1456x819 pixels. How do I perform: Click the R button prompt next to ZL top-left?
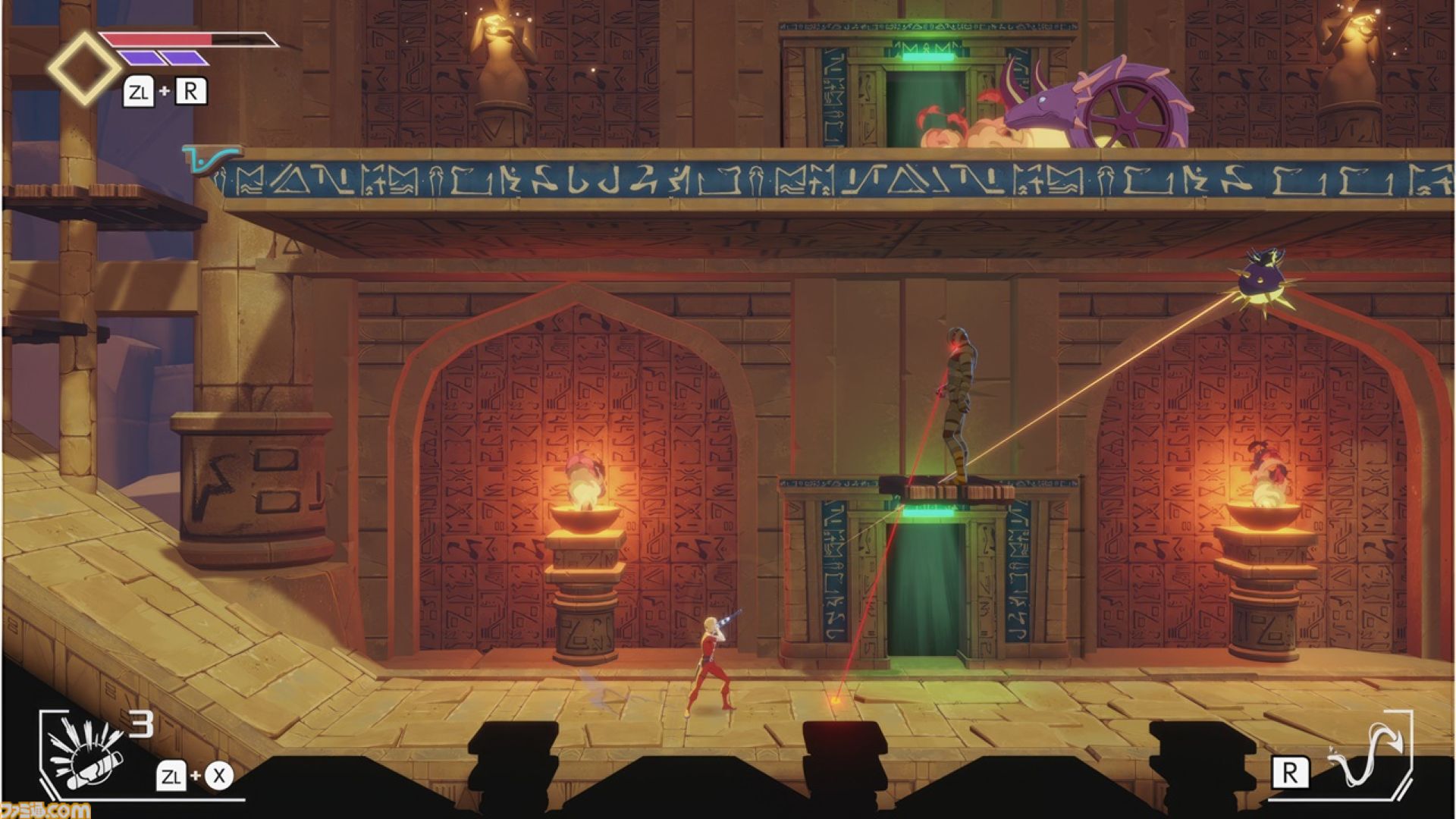(x=192, y=93)
